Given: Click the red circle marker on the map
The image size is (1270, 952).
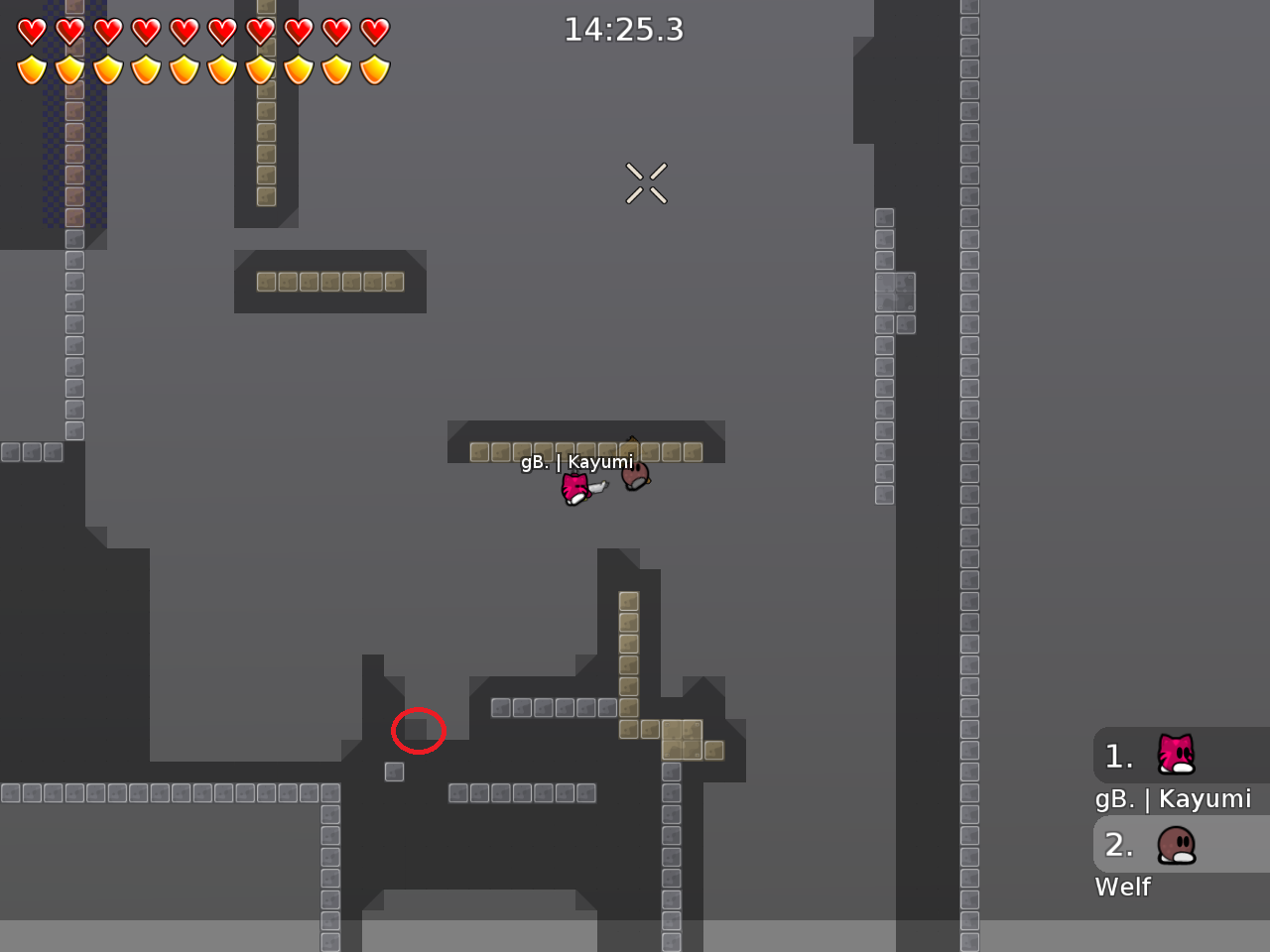Looking at the screenshot, I should (x=419, y=731).
